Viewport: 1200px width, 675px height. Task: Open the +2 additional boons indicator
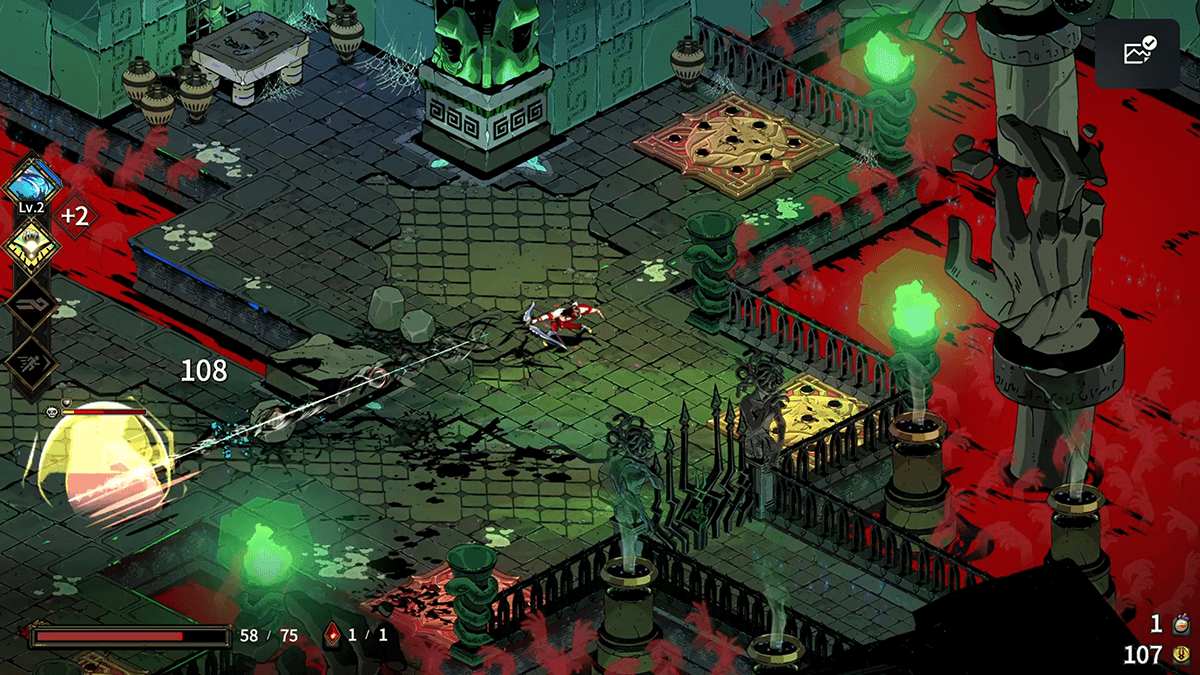[76, 214]
